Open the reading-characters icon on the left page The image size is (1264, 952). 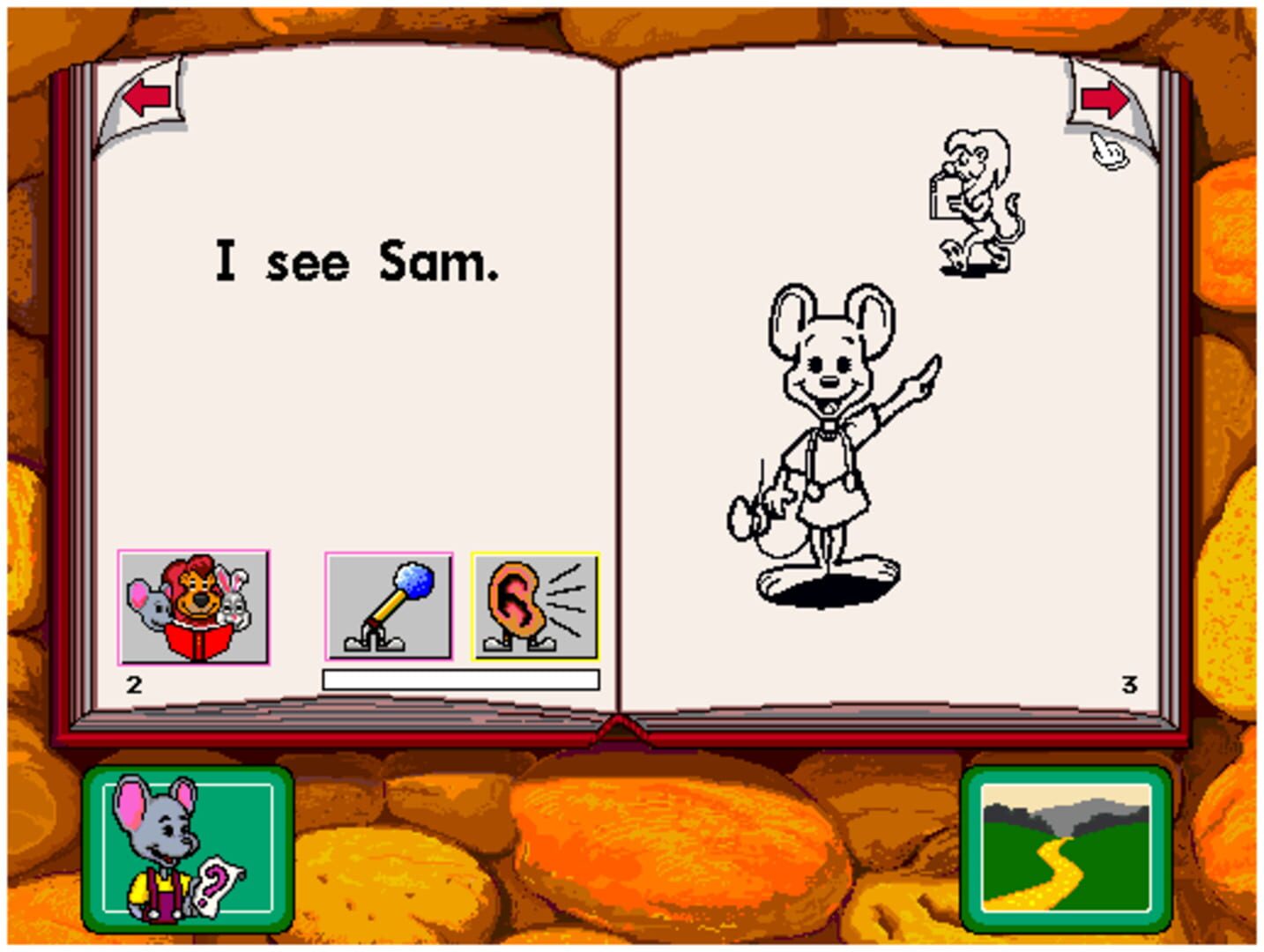click(195, 606)
